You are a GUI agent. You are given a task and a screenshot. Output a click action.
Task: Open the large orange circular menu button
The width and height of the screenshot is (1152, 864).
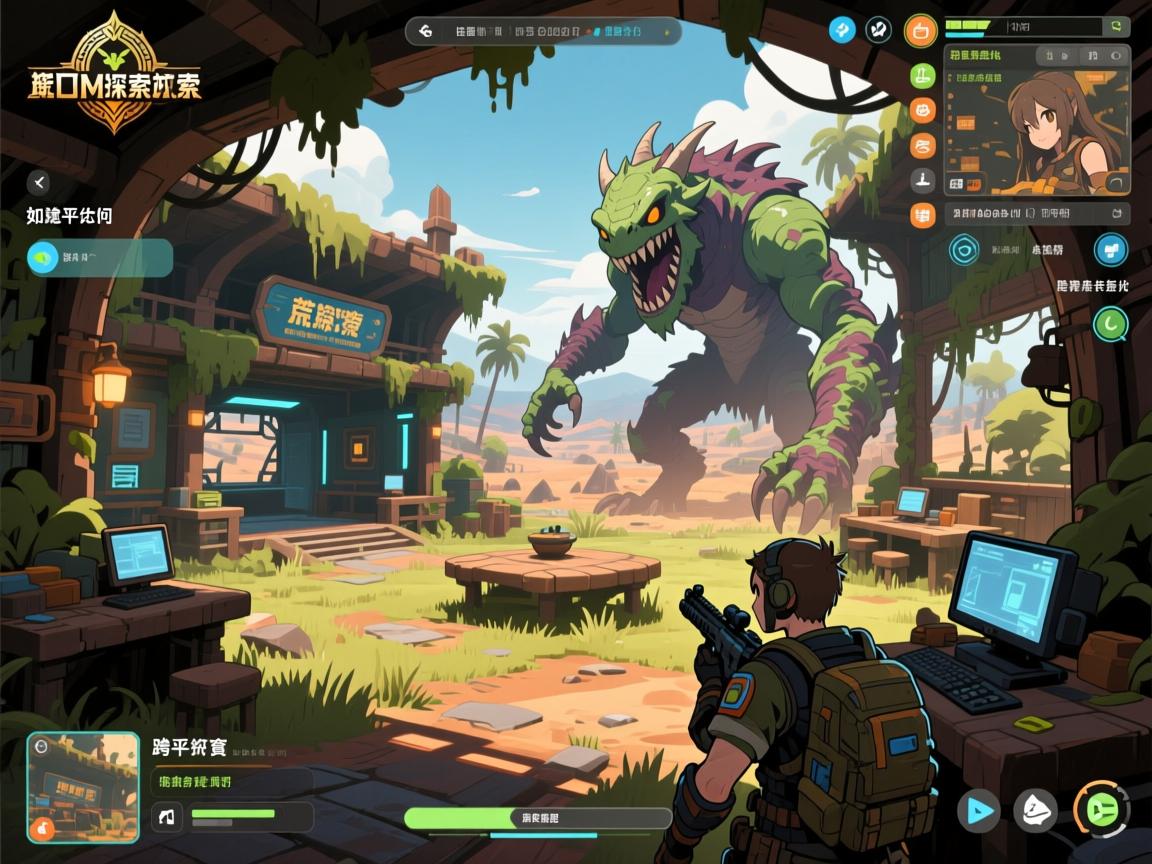[x=920, y=30]
